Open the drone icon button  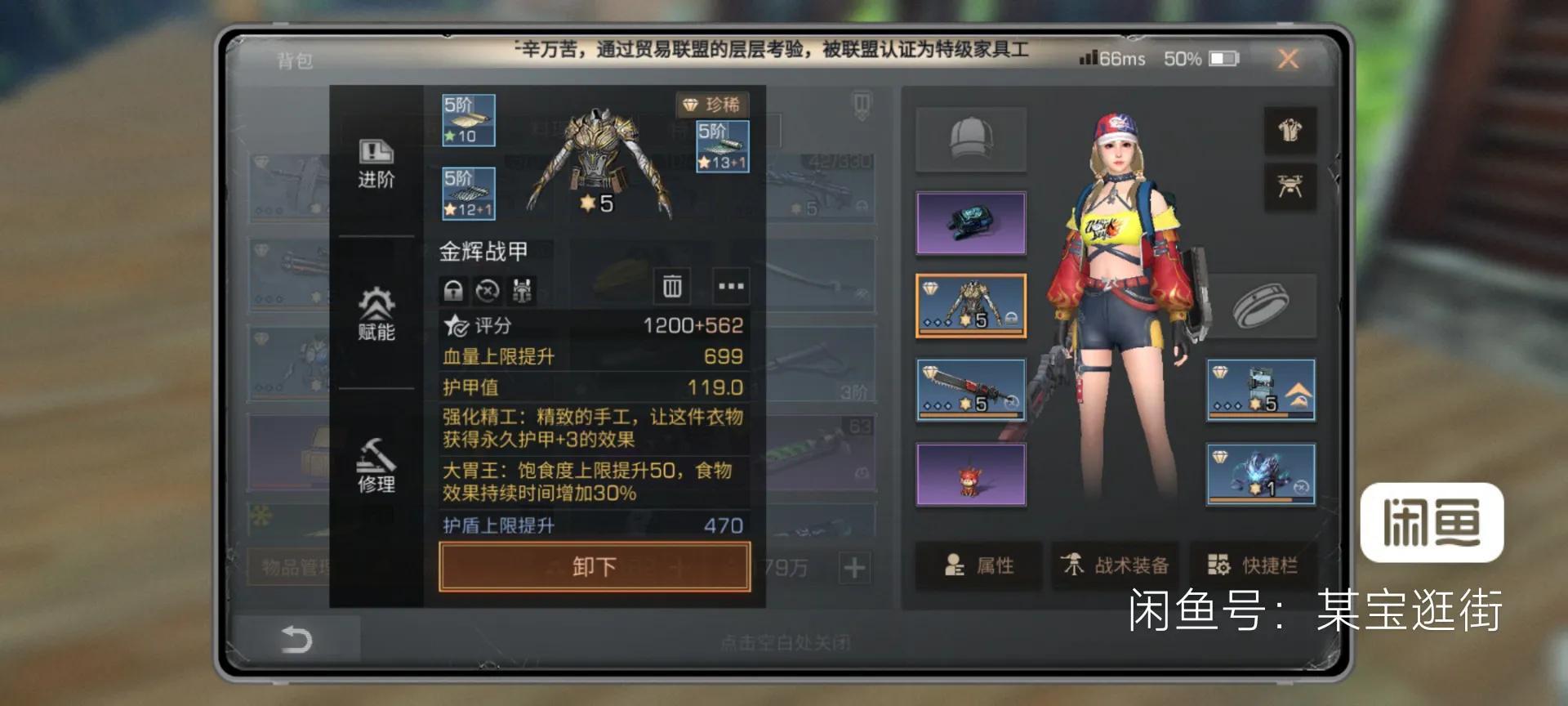click(x=1290, y=187)
